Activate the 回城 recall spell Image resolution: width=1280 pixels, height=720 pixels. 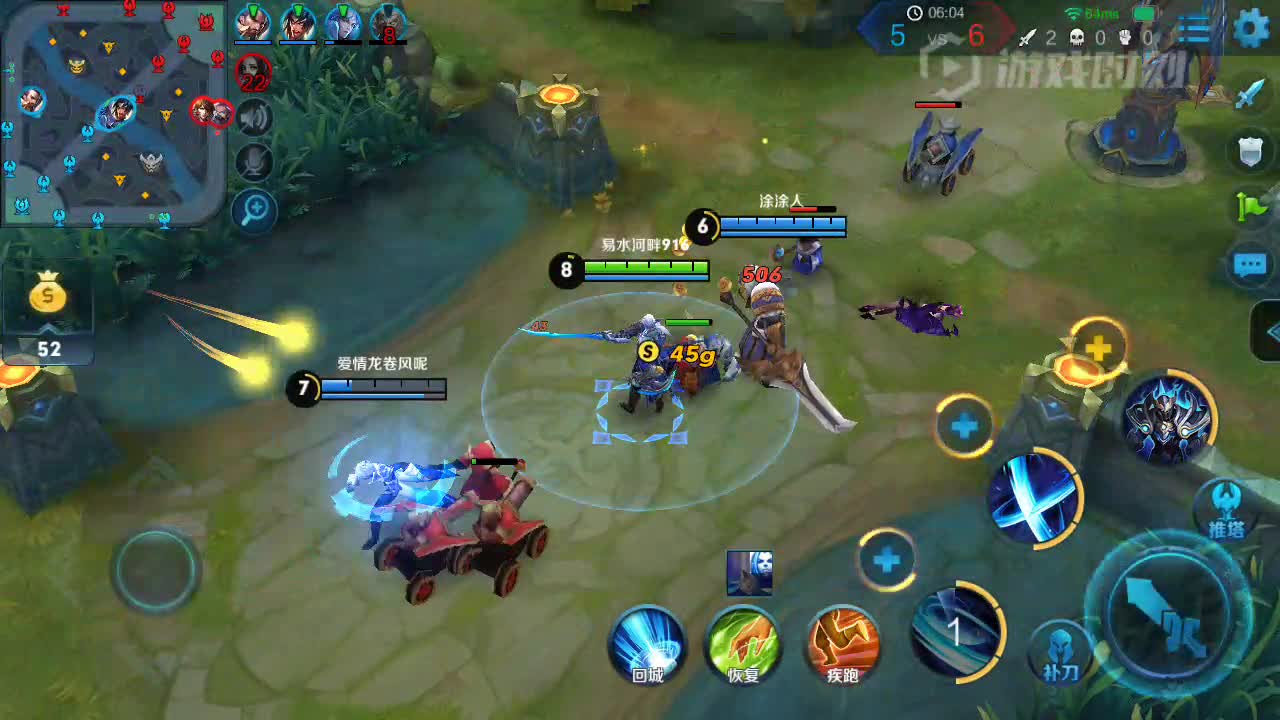click(647, 645)
